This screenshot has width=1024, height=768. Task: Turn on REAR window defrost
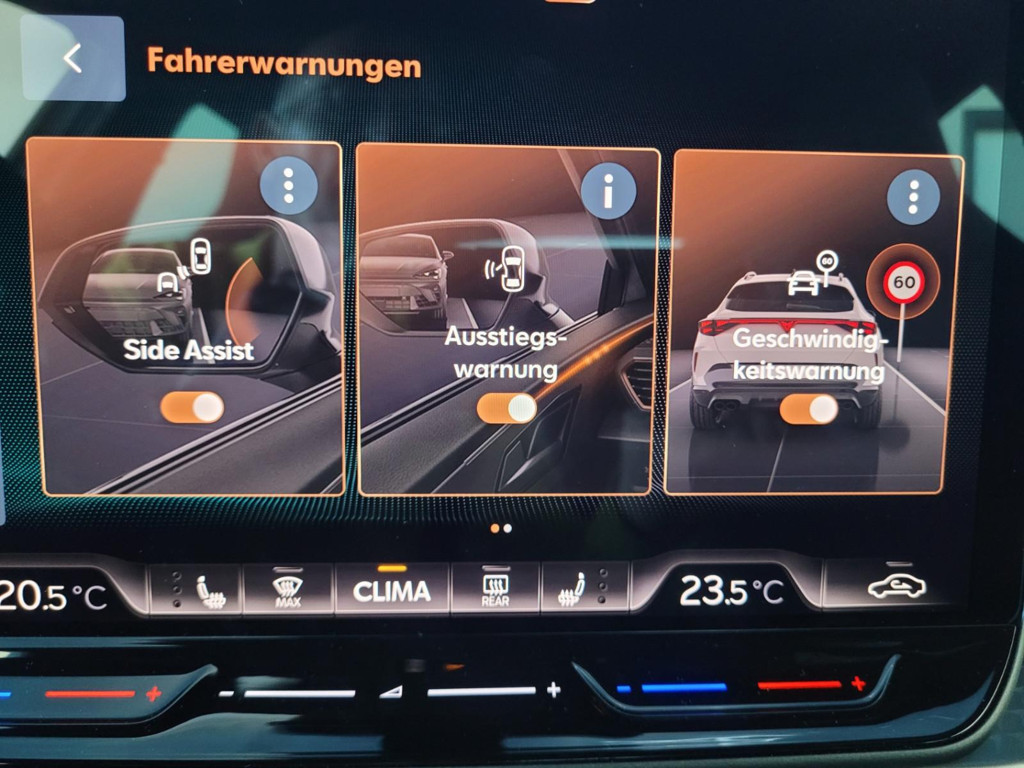495,590
